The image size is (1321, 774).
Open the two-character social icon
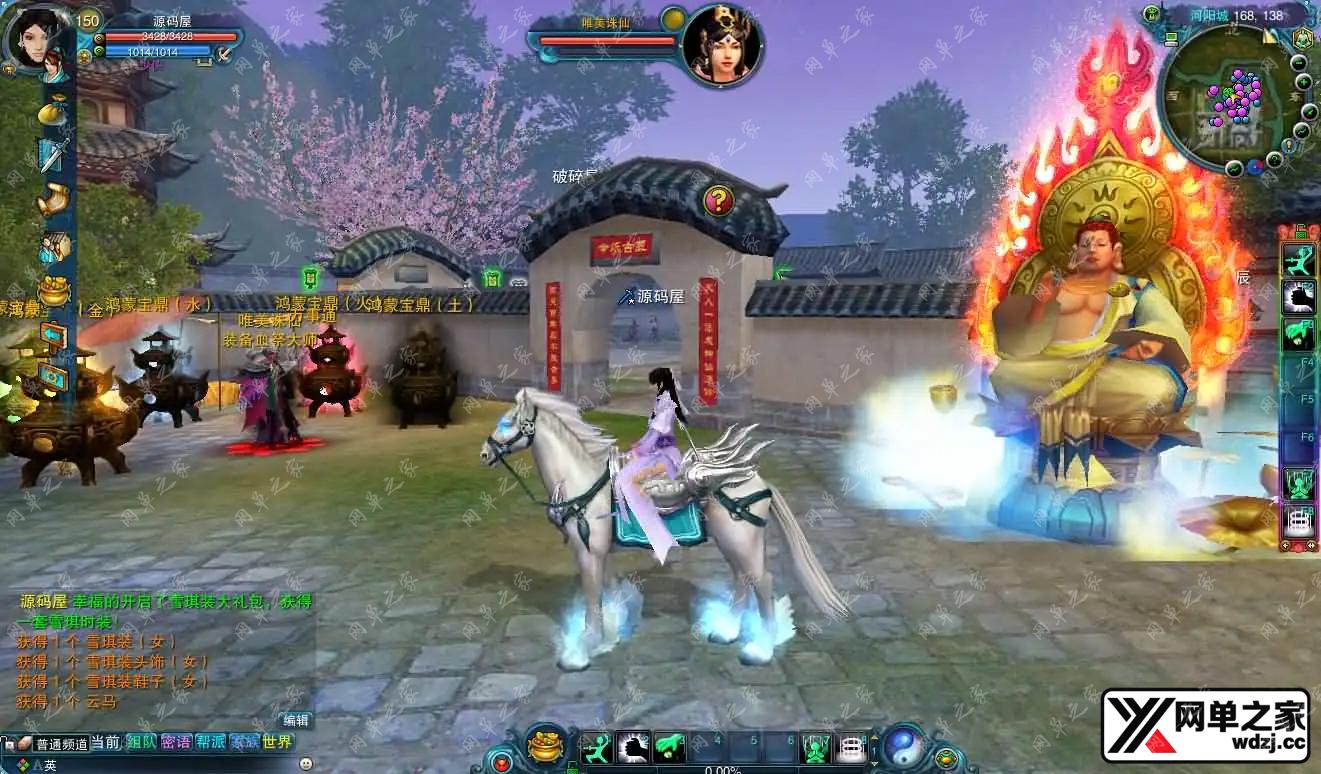pos(53,246)
